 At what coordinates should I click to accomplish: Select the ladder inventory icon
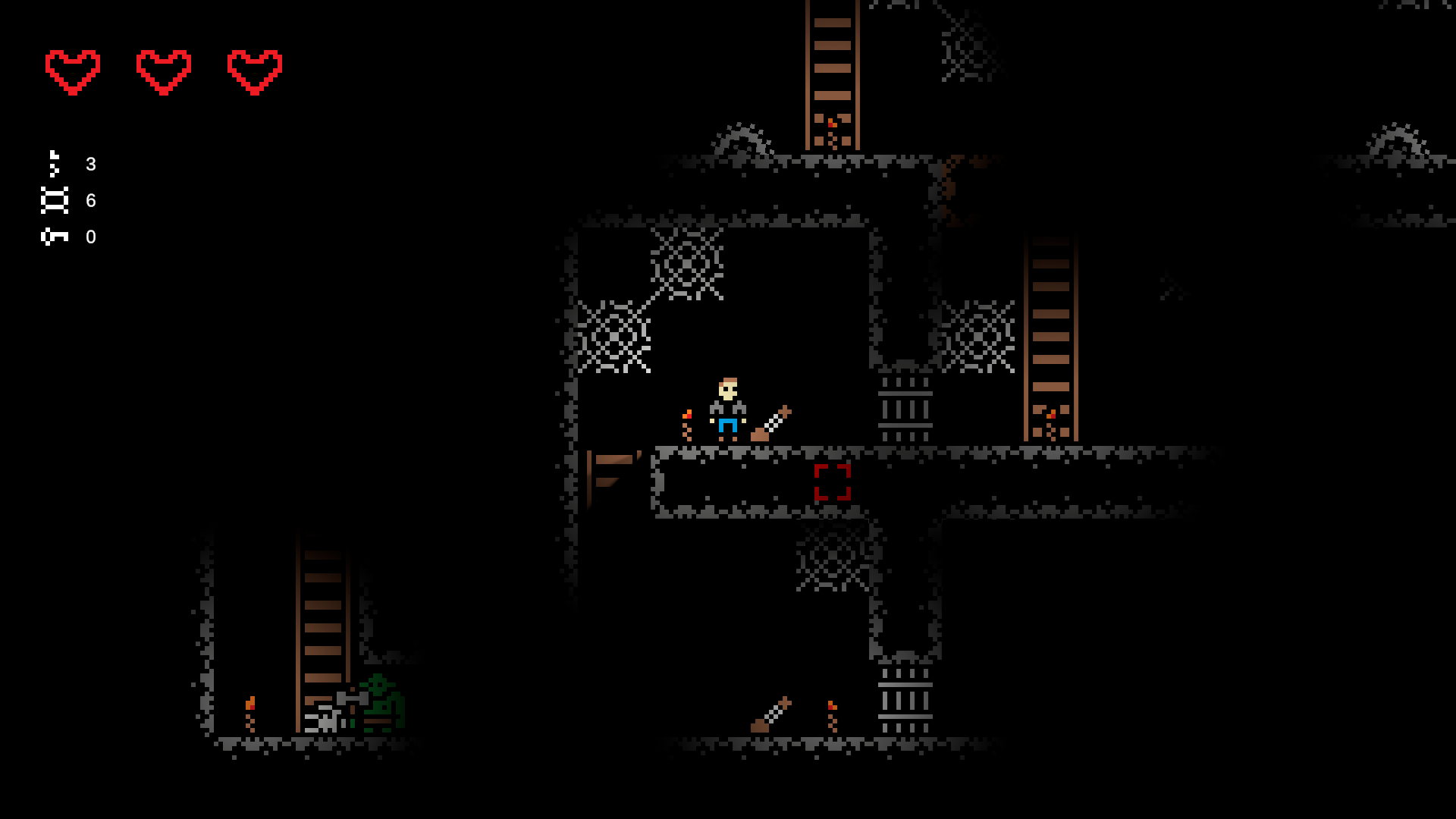coord(55,199)
